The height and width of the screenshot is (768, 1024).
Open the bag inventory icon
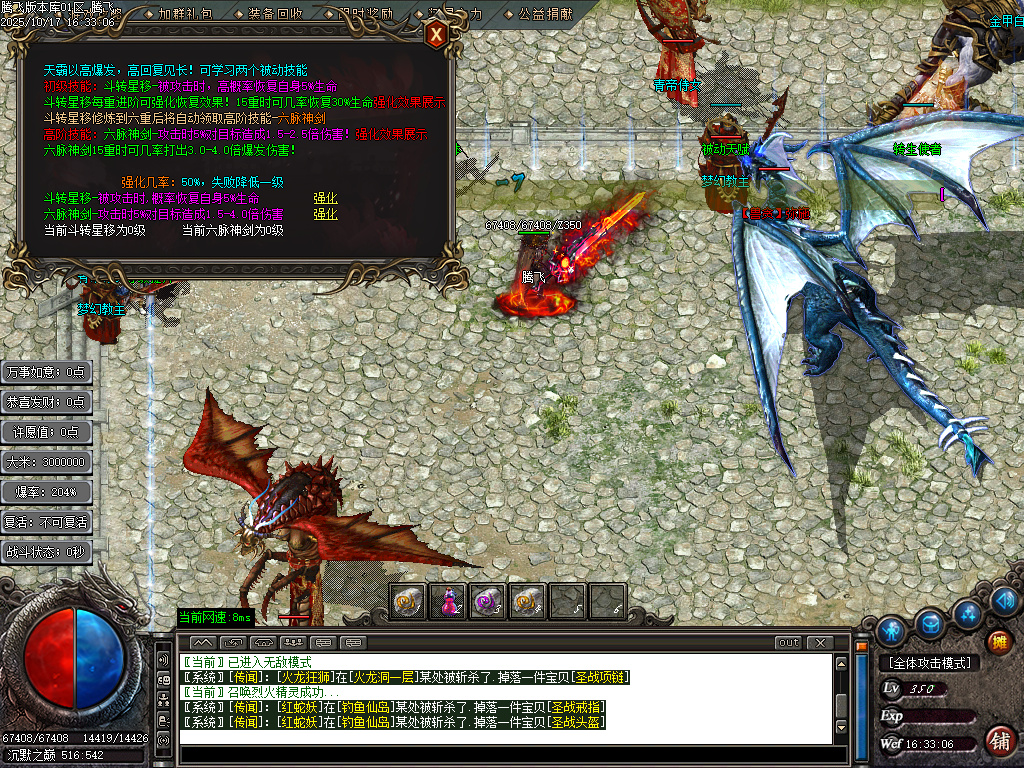tap(930, 624)
